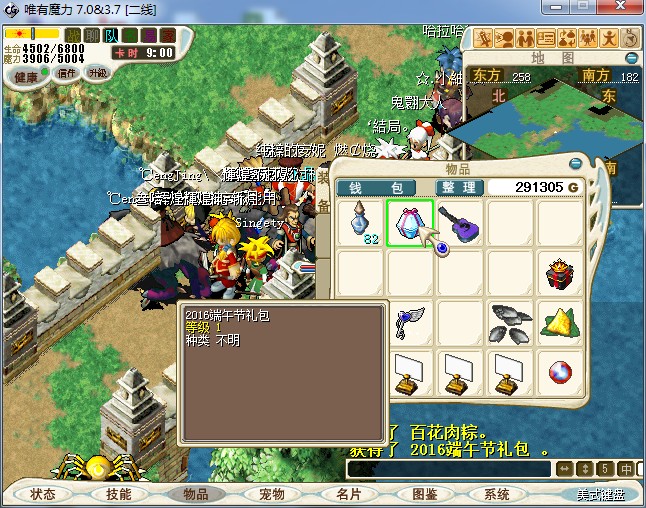Select the blue potion bottle slot
Screen dimensions: 646x508
[x=360, y=222]
